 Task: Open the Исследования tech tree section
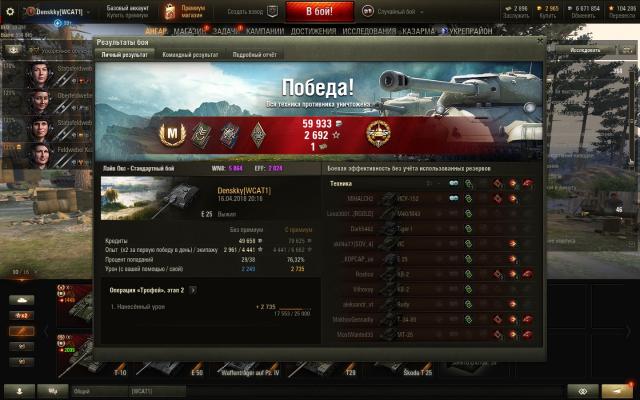(x=371, y=31)
